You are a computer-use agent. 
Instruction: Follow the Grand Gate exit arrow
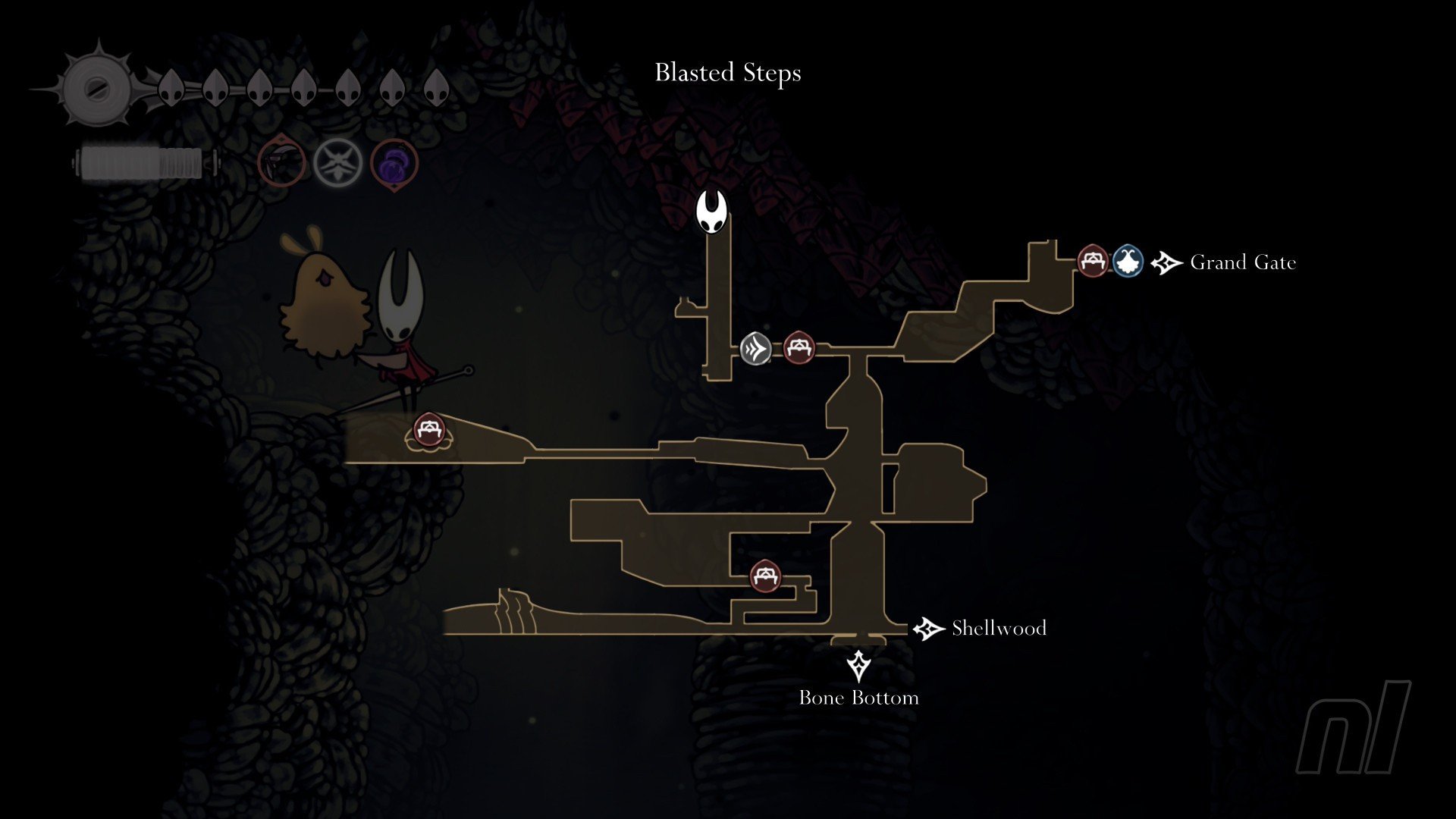click(1166, 262)
